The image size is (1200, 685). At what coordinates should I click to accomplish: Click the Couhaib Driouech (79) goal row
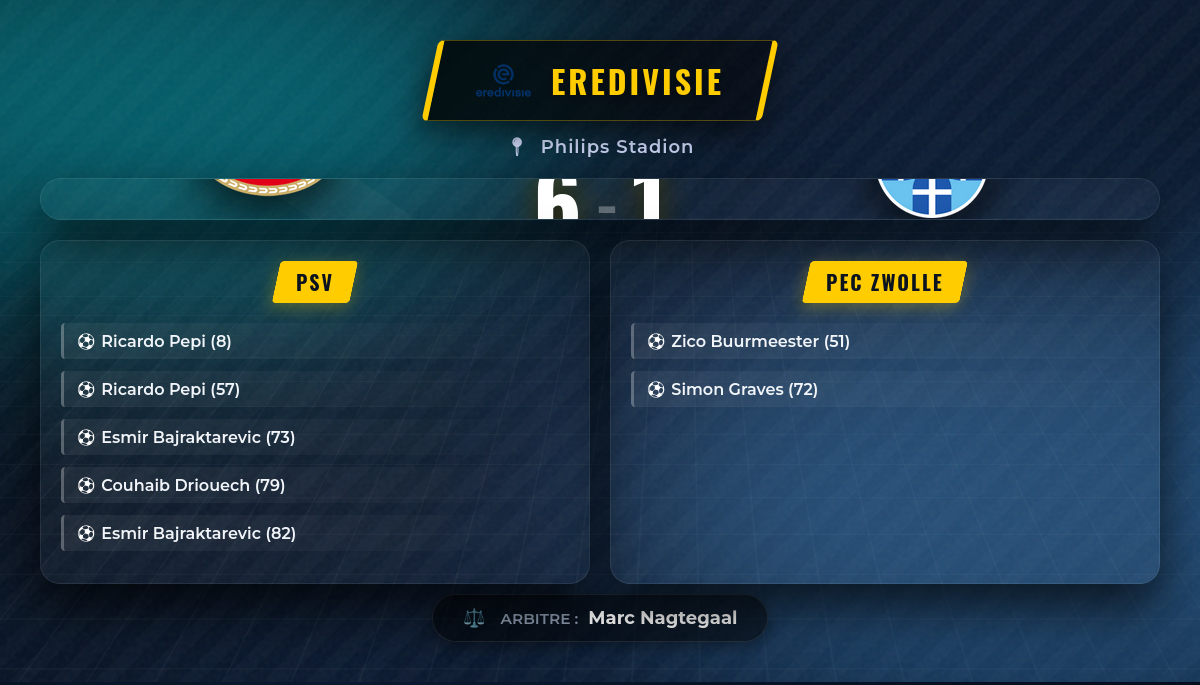pyautogui.click(x=193, y=485)
